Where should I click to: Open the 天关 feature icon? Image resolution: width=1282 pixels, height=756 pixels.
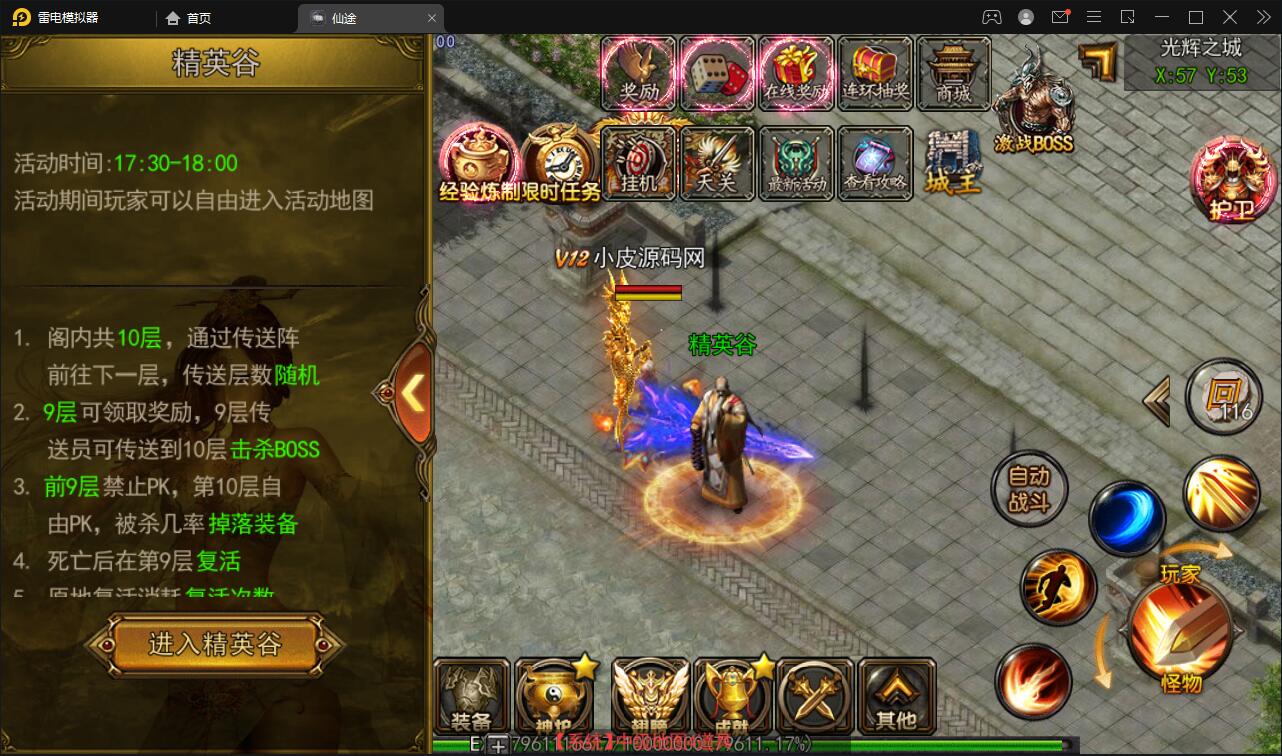[717, 163]
